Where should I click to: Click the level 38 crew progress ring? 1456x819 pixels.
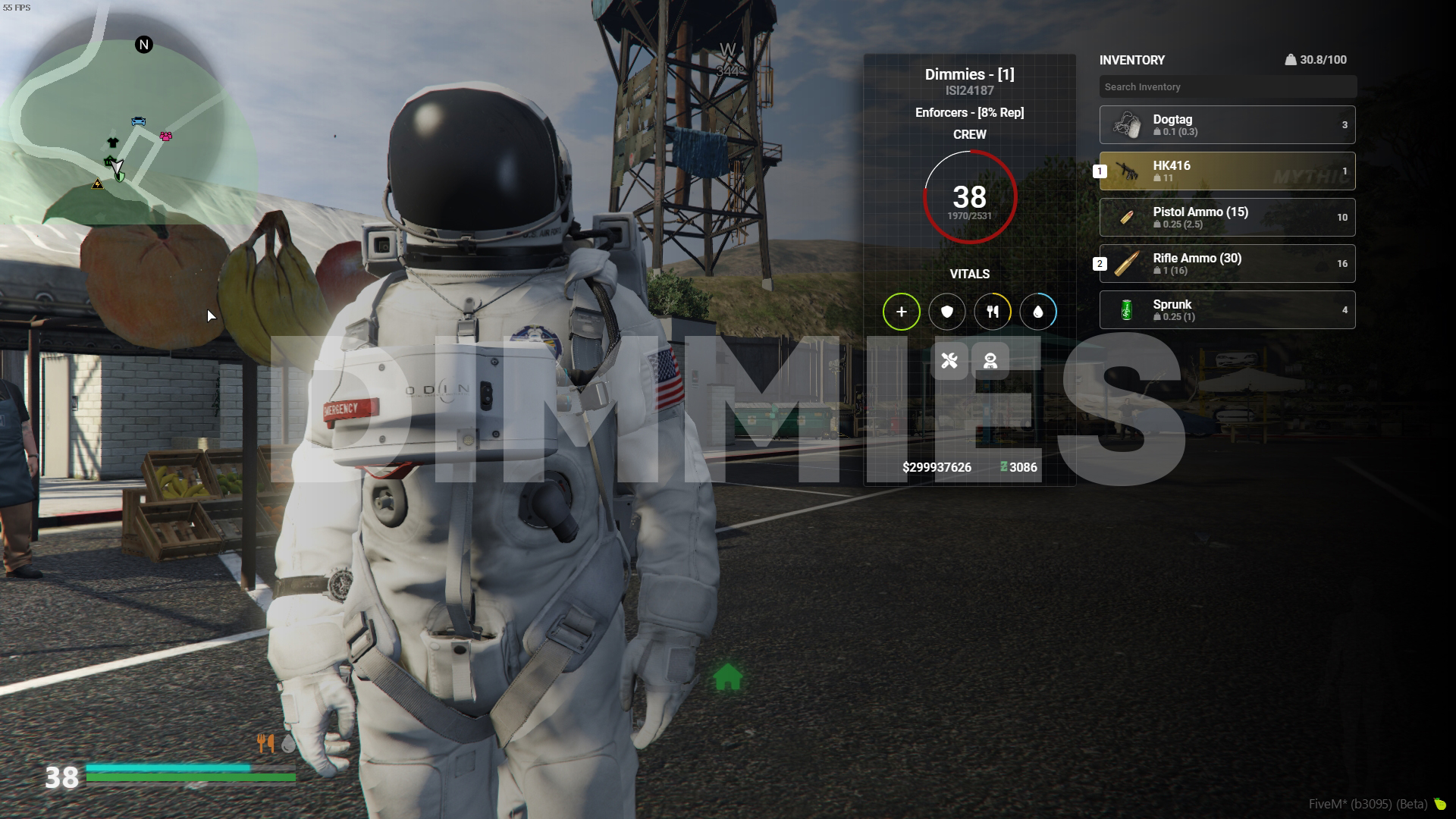[969, 197]
